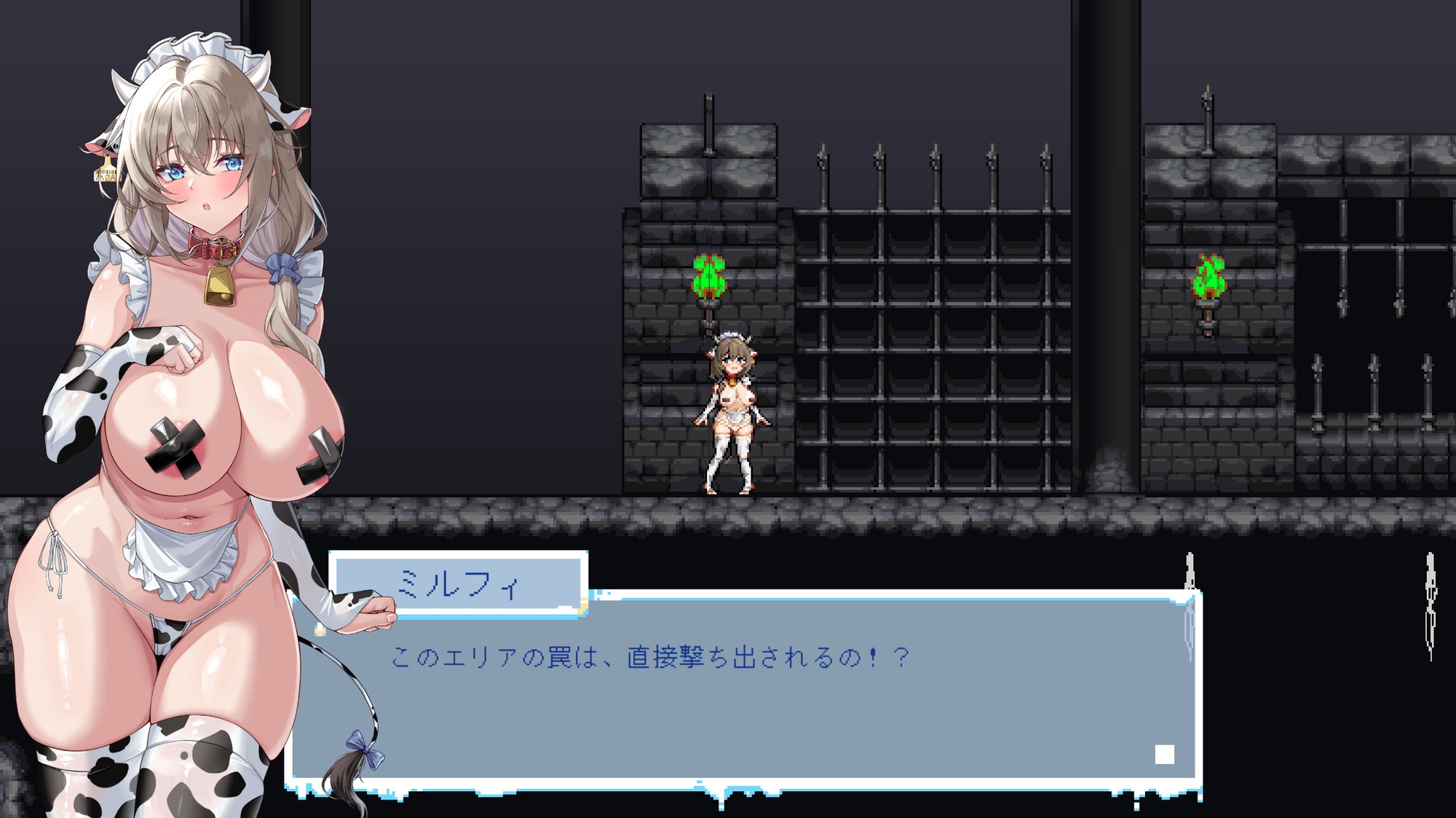Click the yellow ear tag on the portrait
1456x818 pixels.
tap(106, 172)
